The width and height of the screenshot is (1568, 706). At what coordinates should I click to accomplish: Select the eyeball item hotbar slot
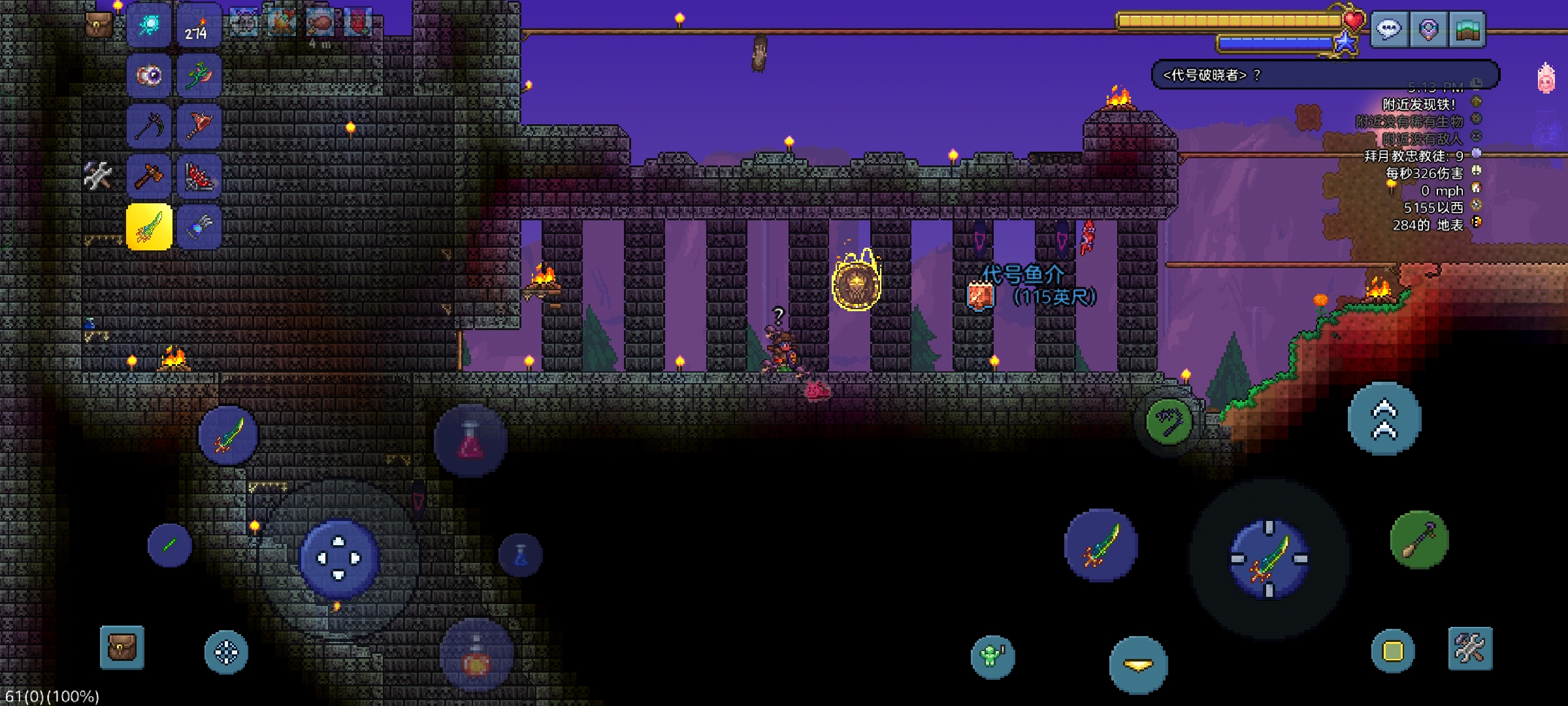[149, 76]
